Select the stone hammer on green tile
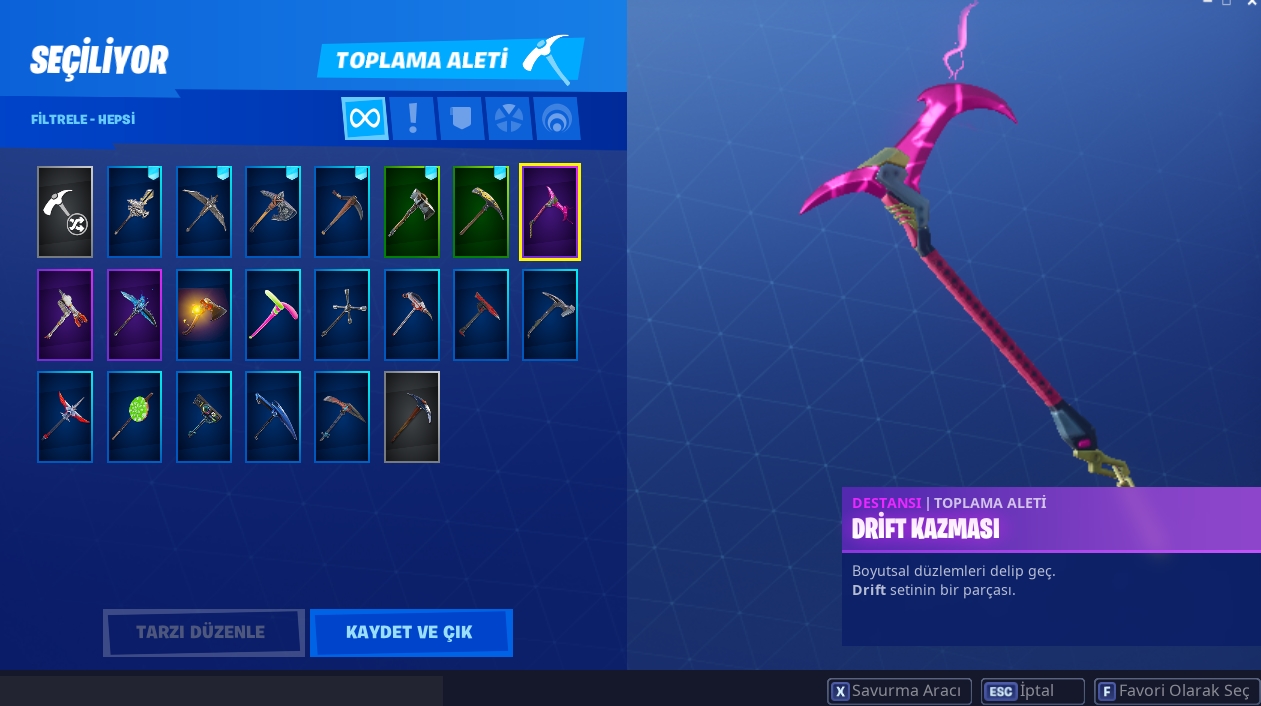Screen dimensions: 1261x706 point(412,212)
